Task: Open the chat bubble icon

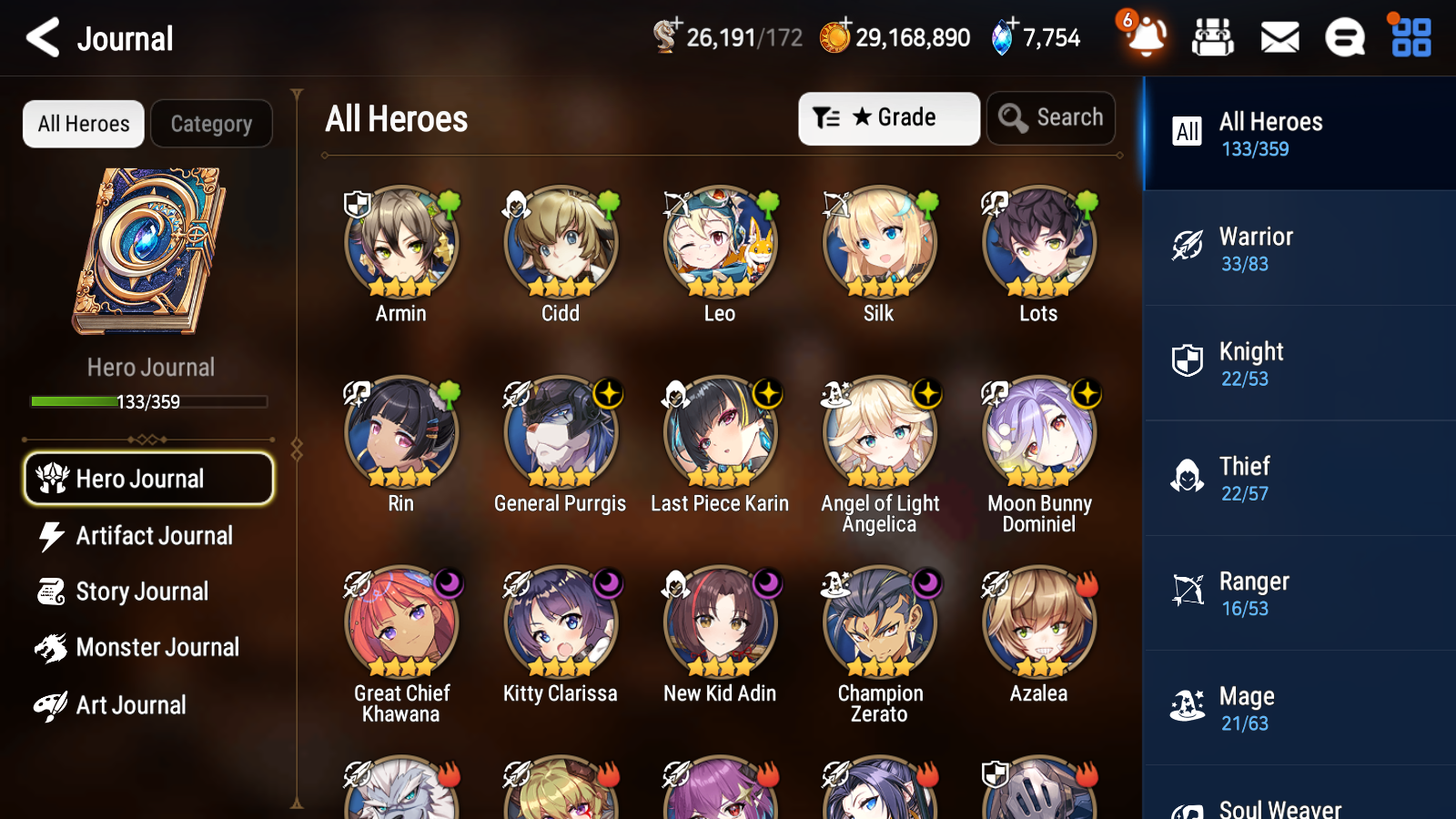Action: [1343, 38]
